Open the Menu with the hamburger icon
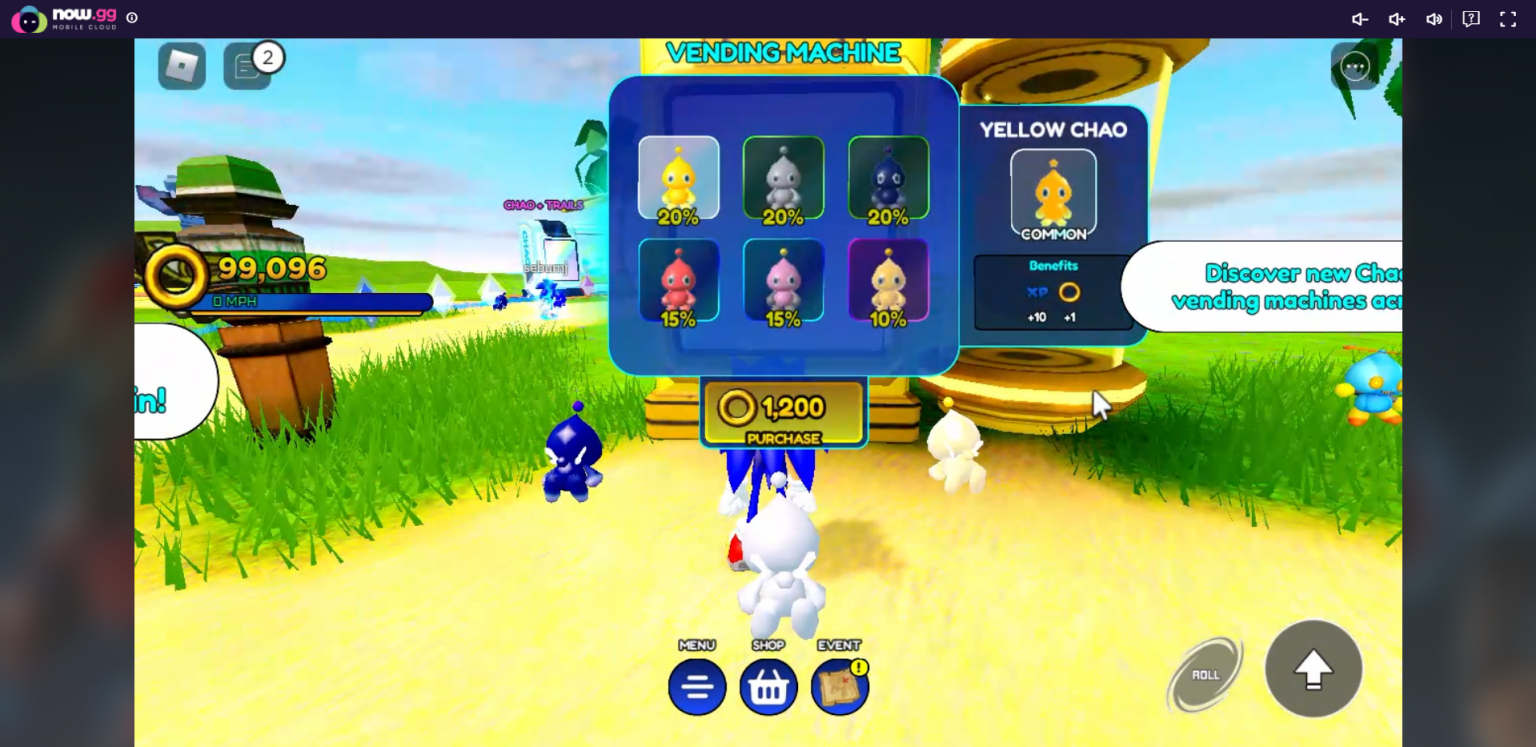Screen dimensions: 1536x747 click(x=697, y=686)
